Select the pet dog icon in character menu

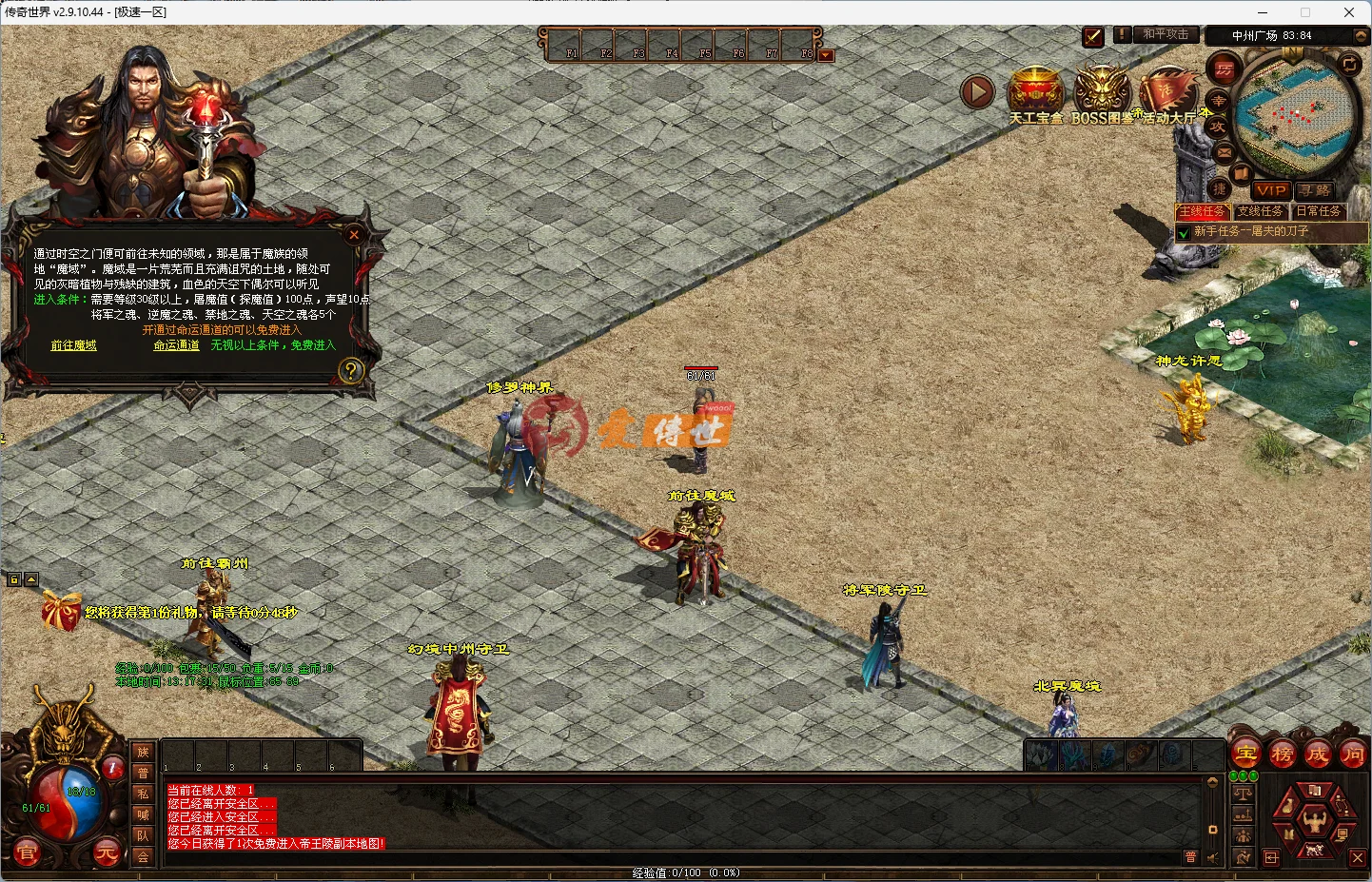[1315, 849]
